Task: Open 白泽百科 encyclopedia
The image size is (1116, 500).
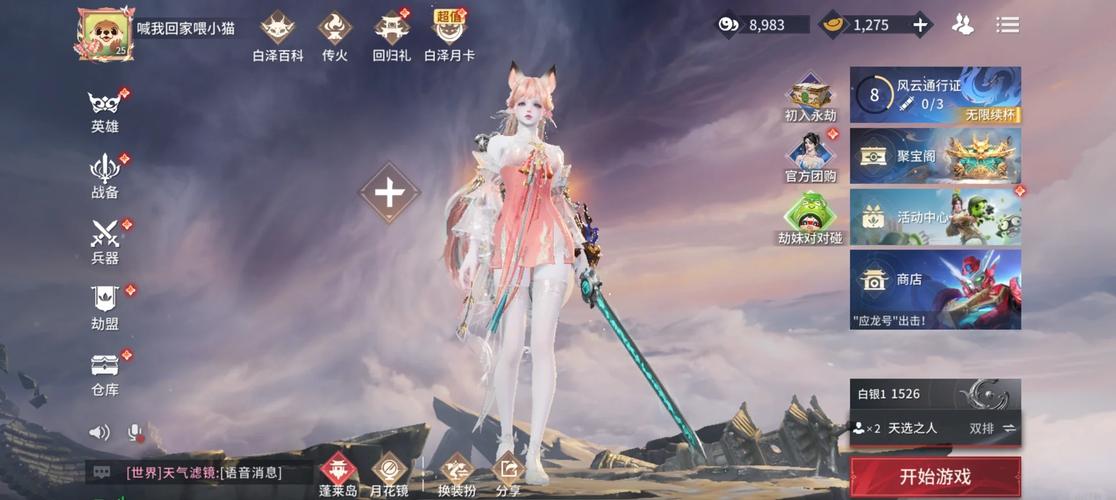Action: [x=277, y=36]
